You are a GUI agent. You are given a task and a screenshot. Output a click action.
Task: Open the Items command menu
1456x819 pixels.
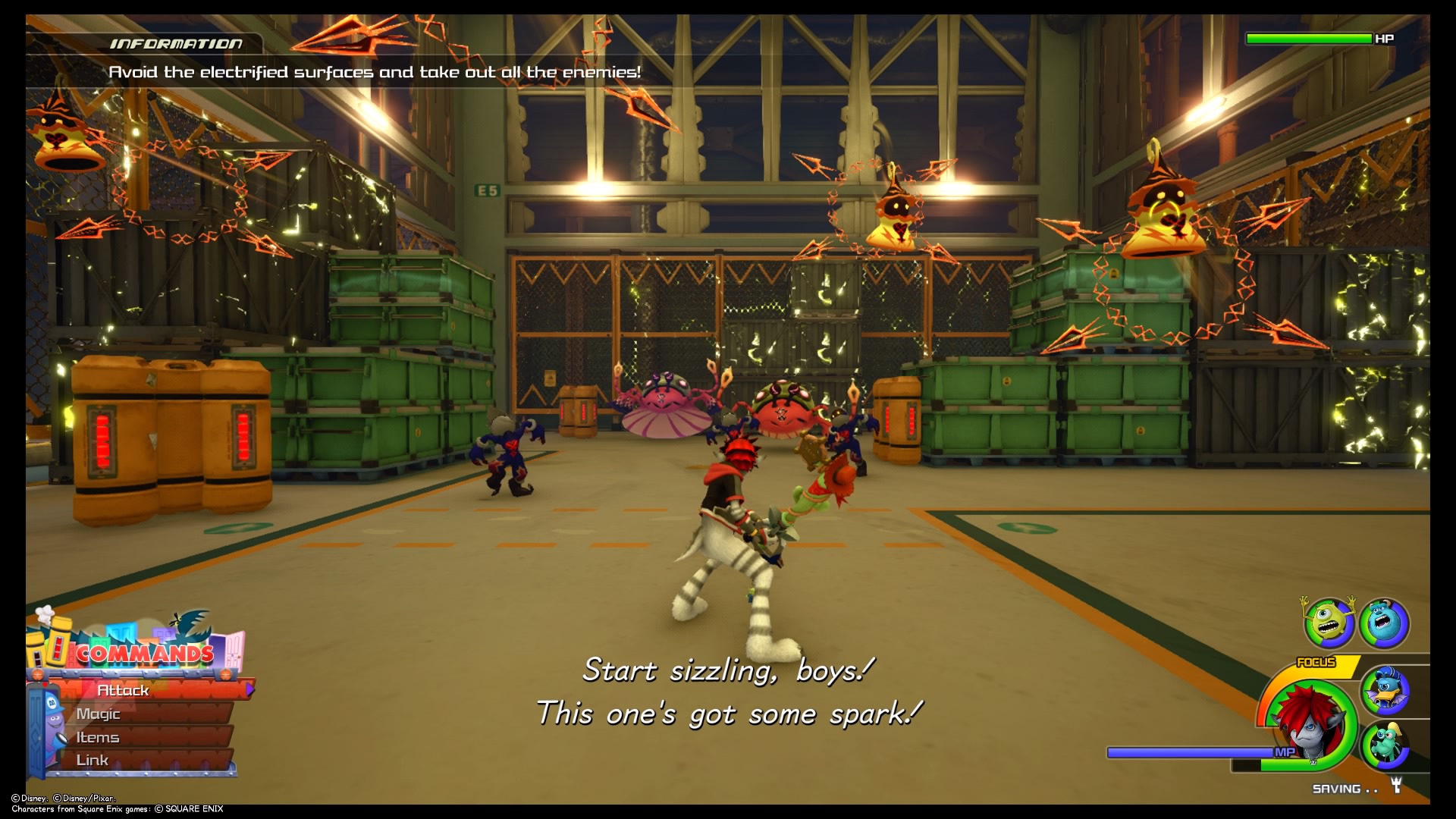[x=99, y=736]
